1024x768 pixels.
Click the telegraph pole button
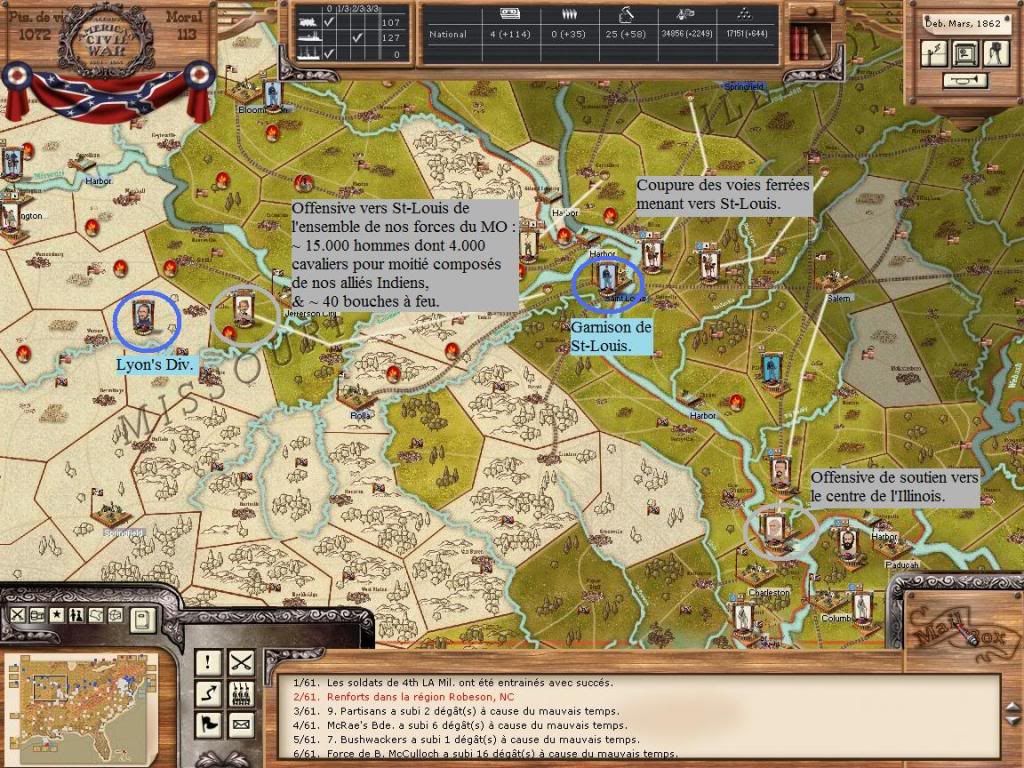(x=935, y=54)
